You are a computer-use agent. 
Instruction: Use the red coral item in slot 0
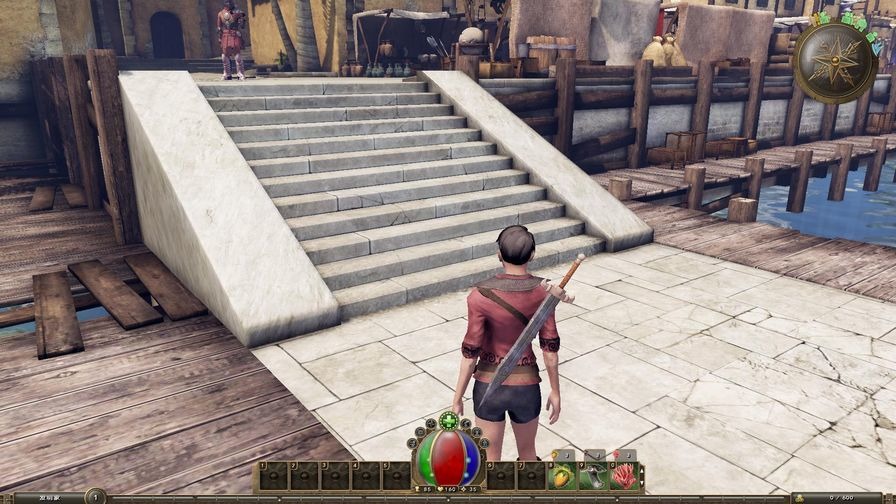coord(625,477)
